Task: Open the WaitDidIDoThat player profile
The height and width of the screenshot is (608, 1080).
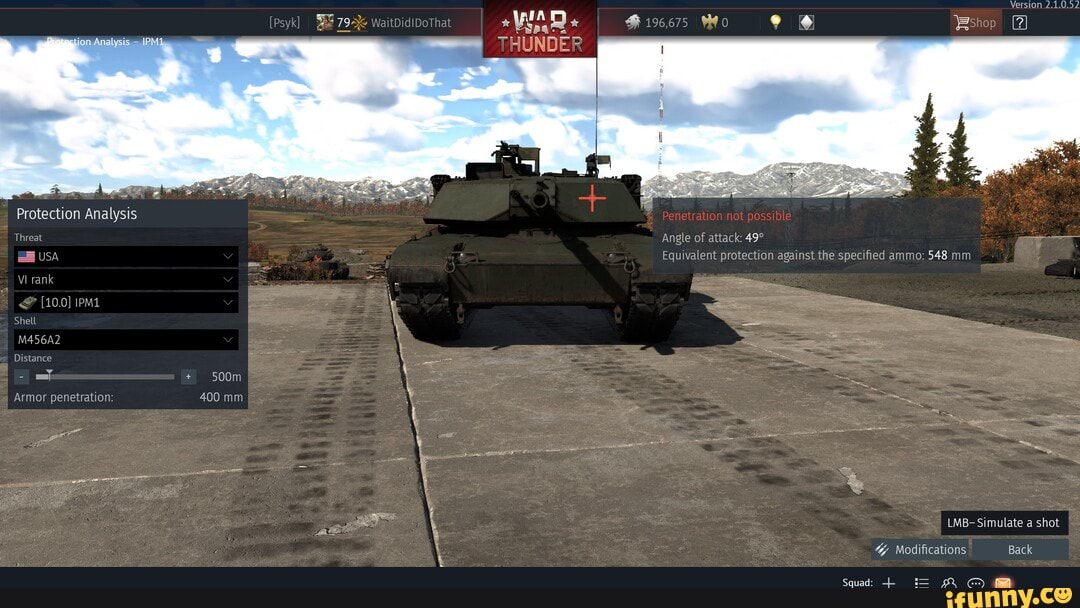Action: 410,22
